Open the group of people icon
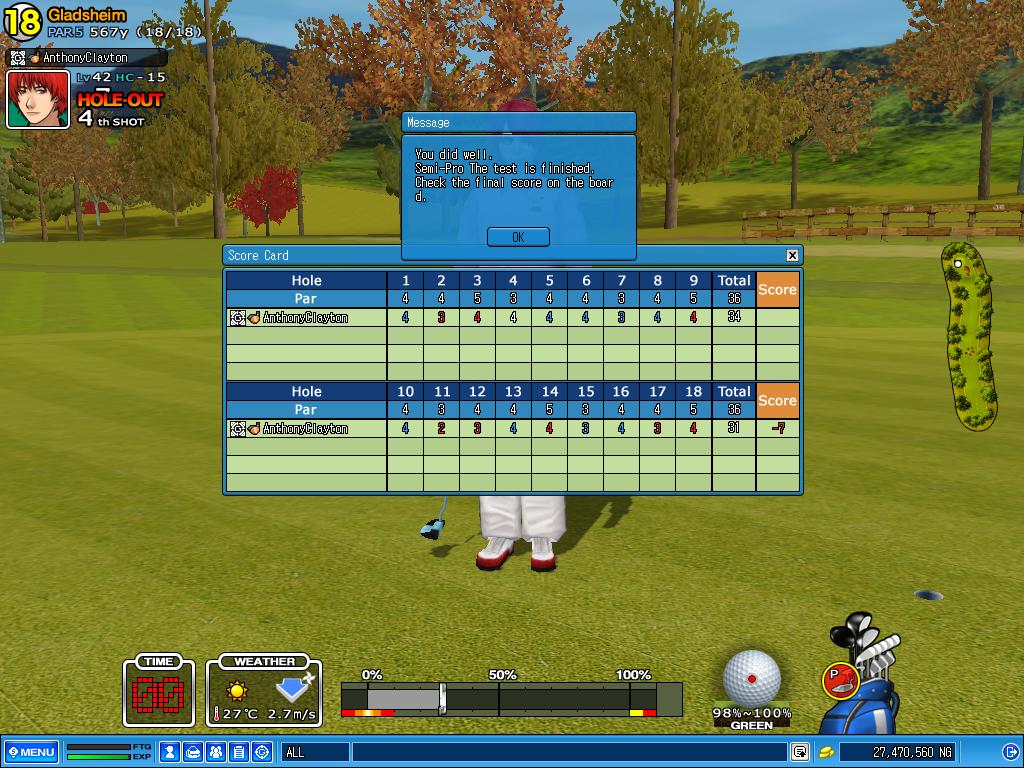Viewport: 1024px width, 768px height. pyautogui.click(x=216, y=752)
